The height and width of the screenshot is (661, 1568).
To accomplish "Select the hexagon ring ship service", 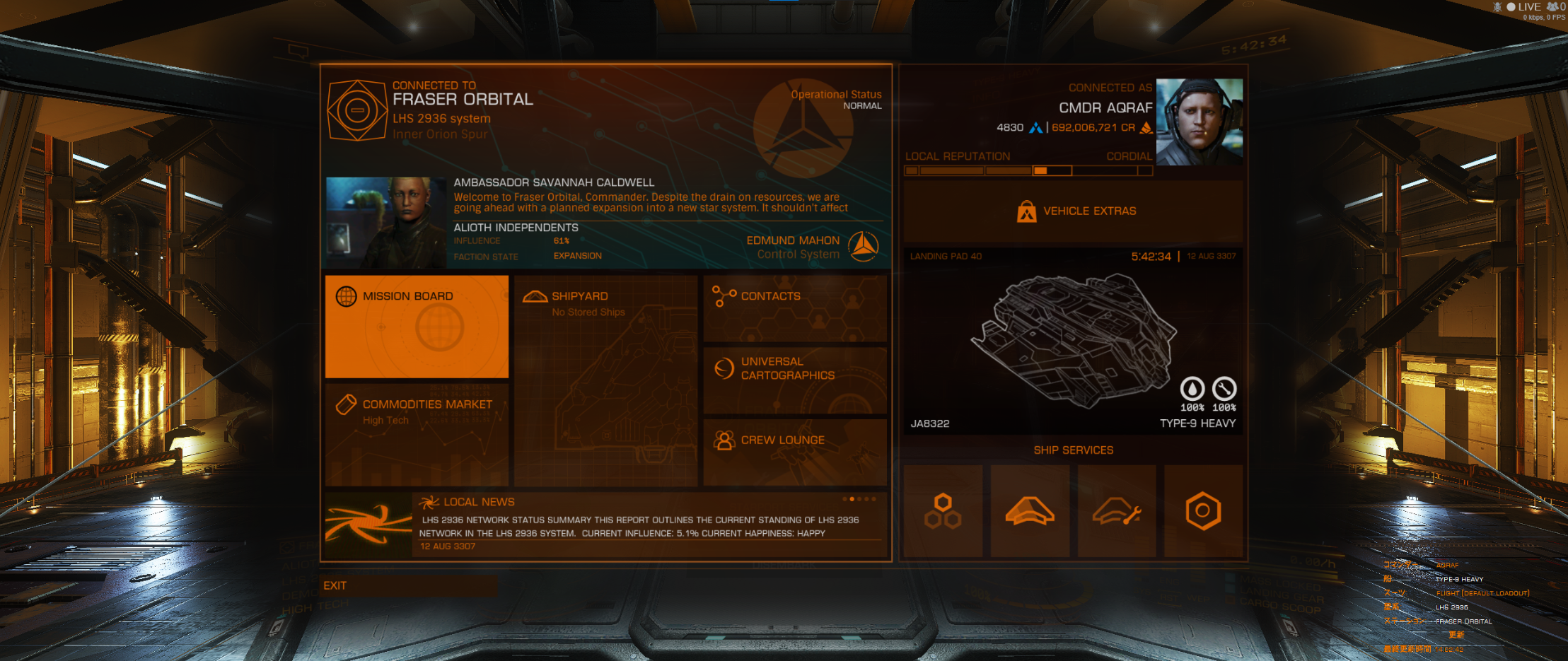I will point(1203,510).
